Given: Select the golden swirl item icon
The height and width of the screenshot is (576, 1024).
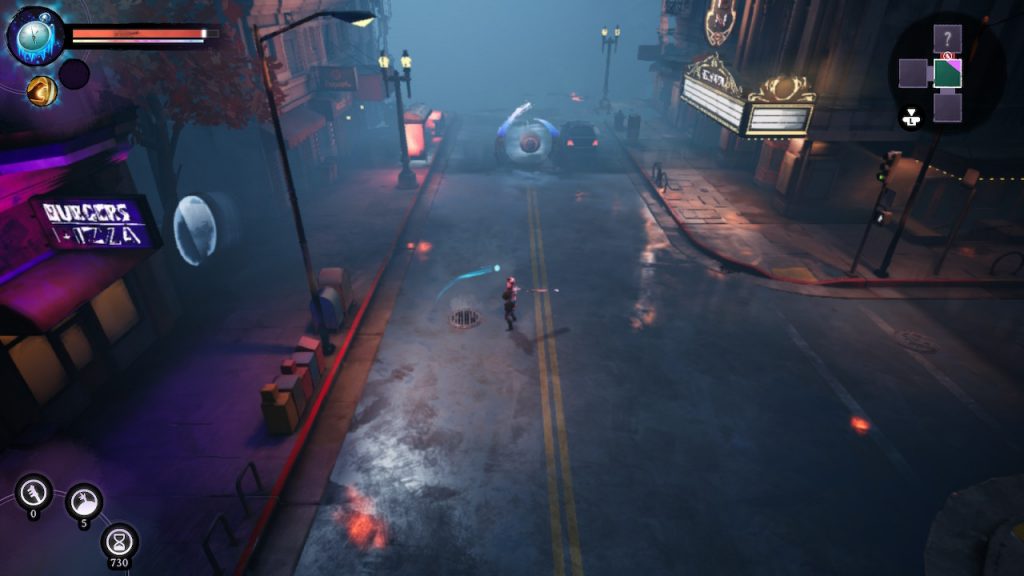Looking at the screenshot, I should tap(41, 91).
